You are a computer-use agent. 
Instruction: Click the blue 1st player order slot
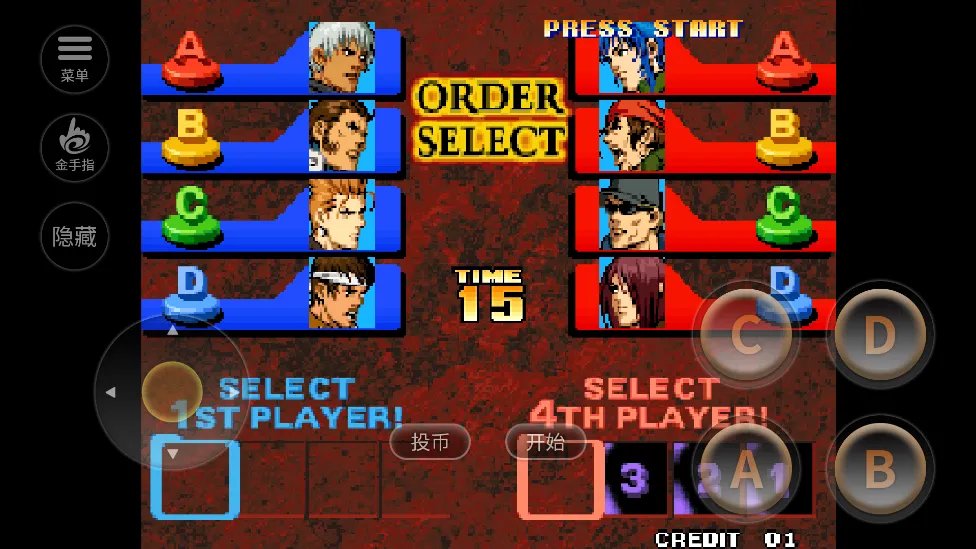click(x=195, y=479)
